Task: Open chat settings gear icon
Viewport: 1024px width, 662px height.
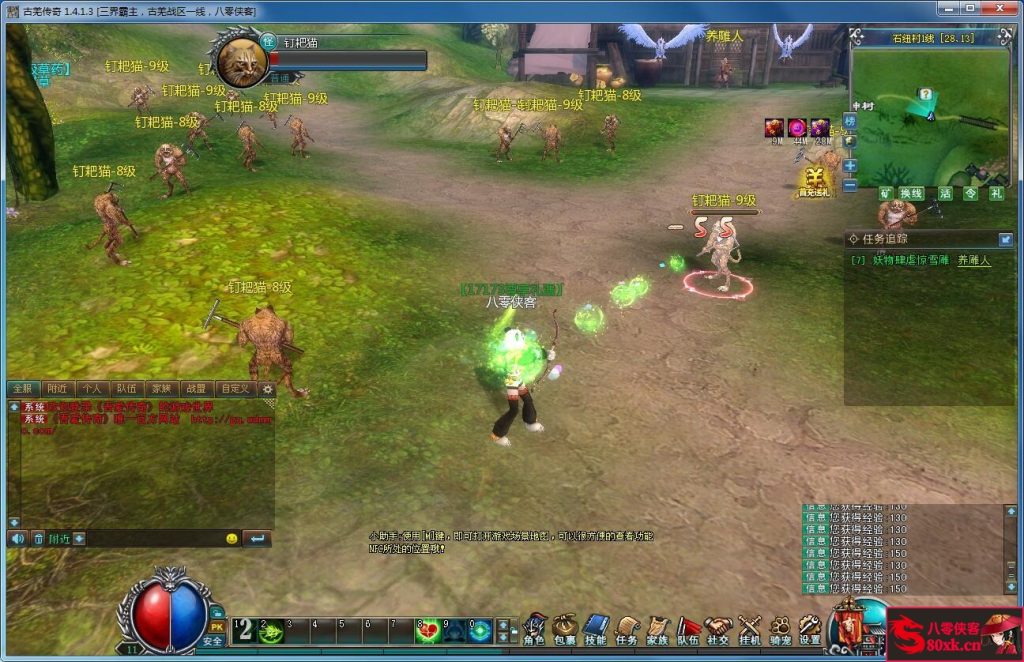Action: point(267,388)
